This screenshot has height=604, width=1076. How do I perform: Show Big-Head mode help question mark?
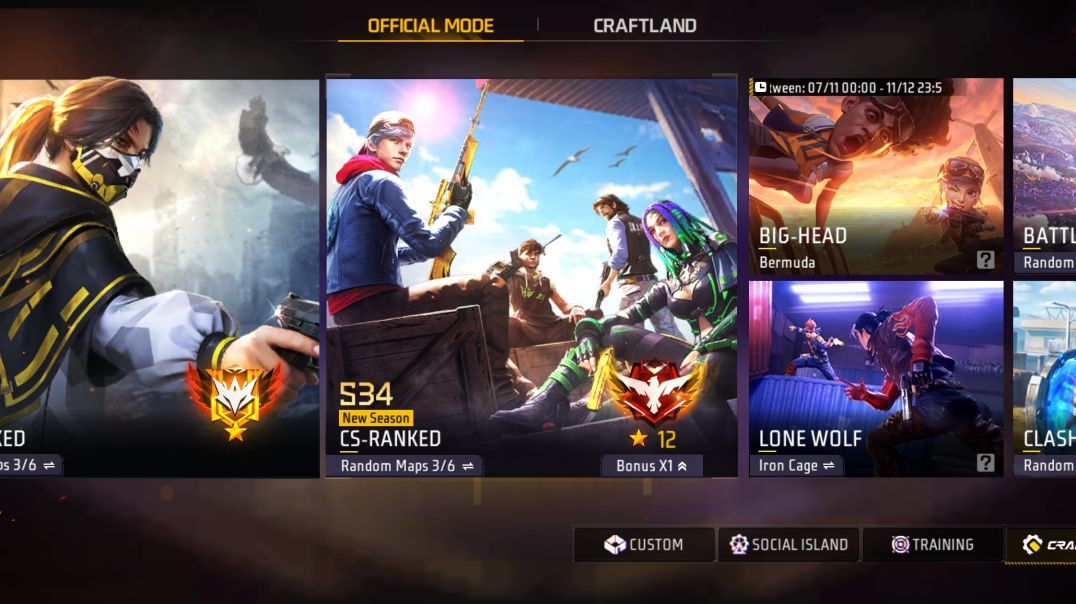[986, 261]
